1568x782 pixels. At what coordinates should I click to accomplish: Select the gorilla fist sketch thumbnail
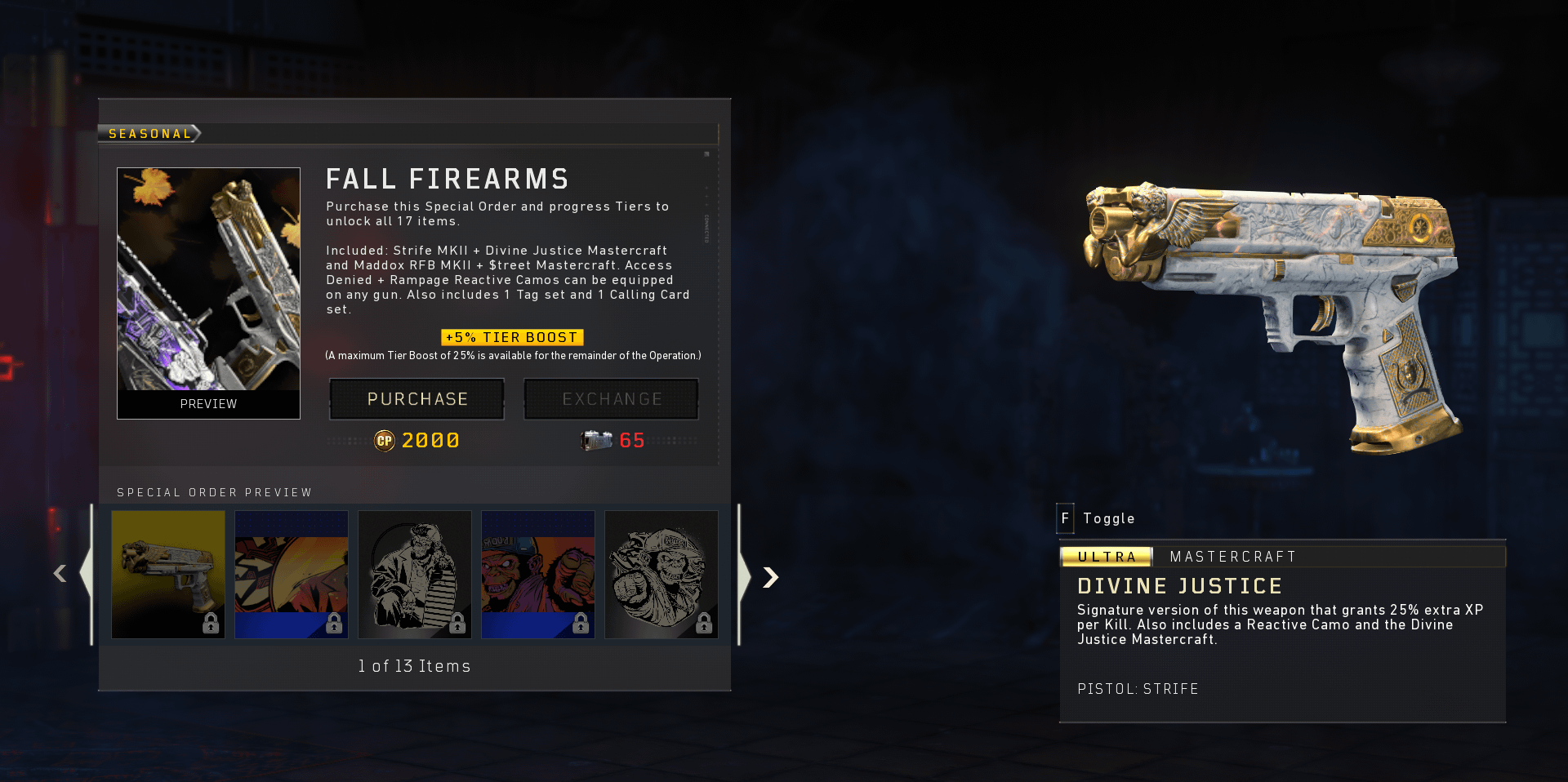(x=661, y=574)
